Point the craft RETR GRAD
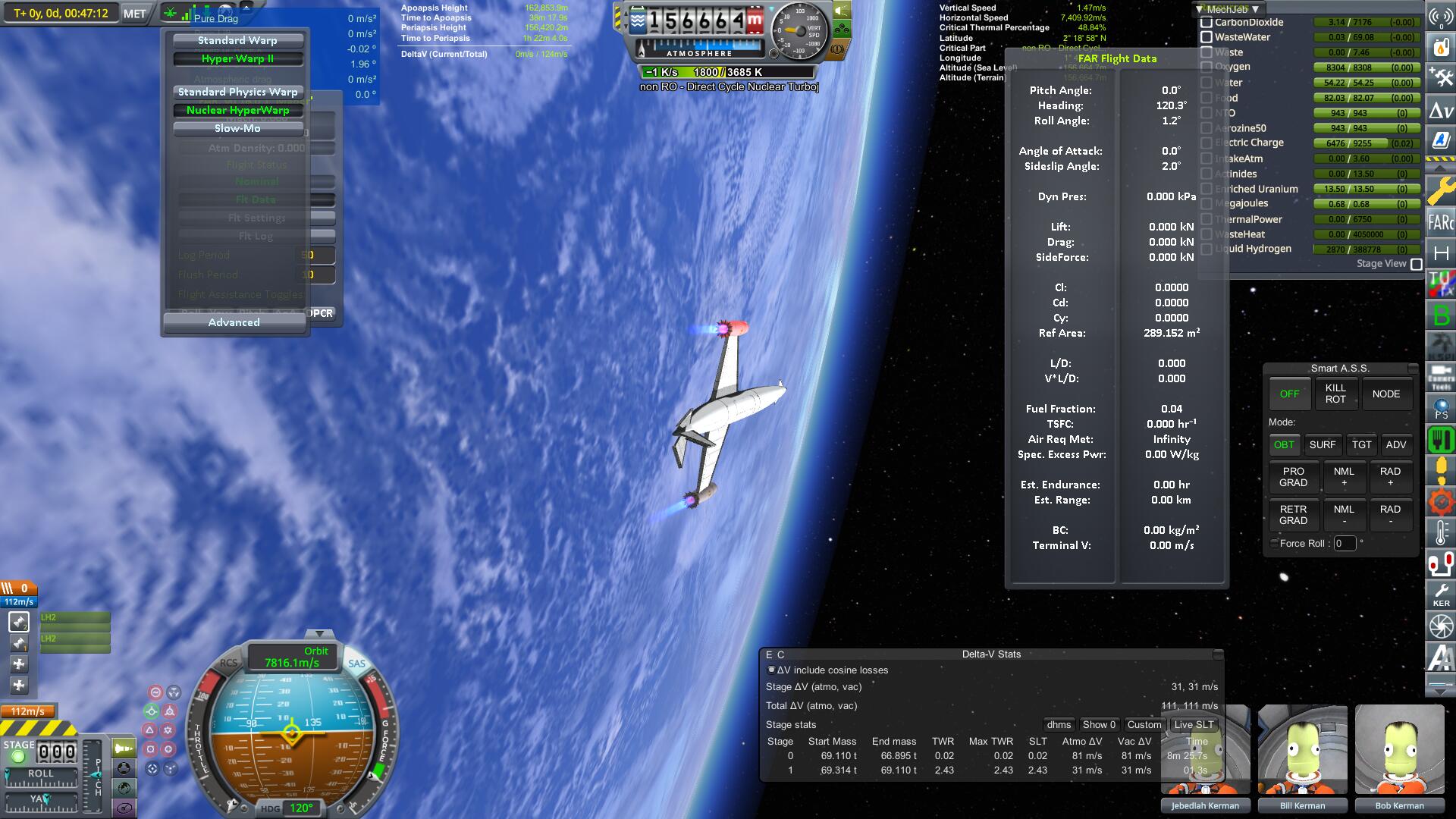This screenshot has height=819, width=1456. [x=1293, y=515]
